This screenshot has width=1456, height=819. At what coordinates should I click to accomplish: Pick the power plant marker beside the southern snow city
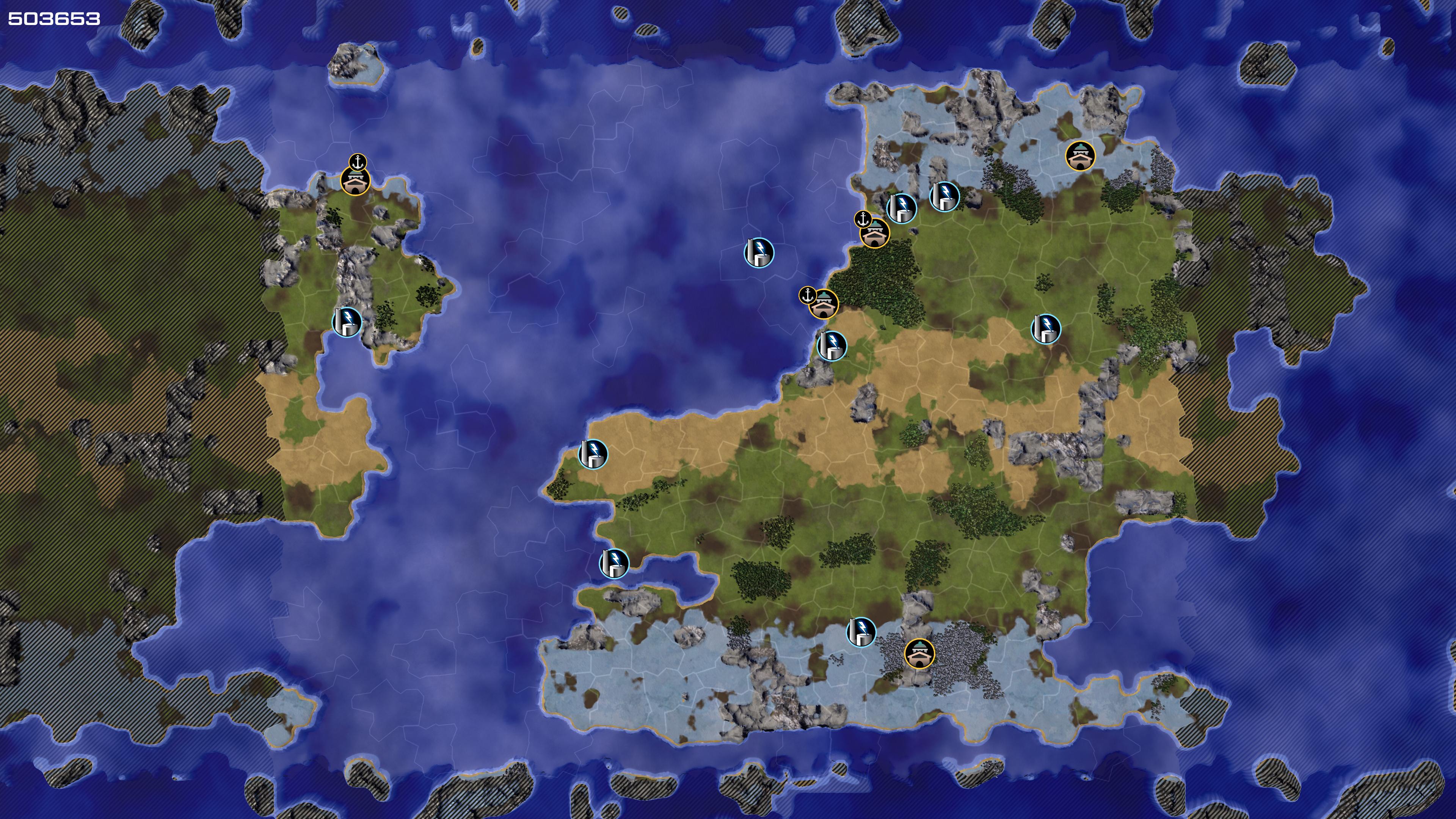[x=861, y=631]
